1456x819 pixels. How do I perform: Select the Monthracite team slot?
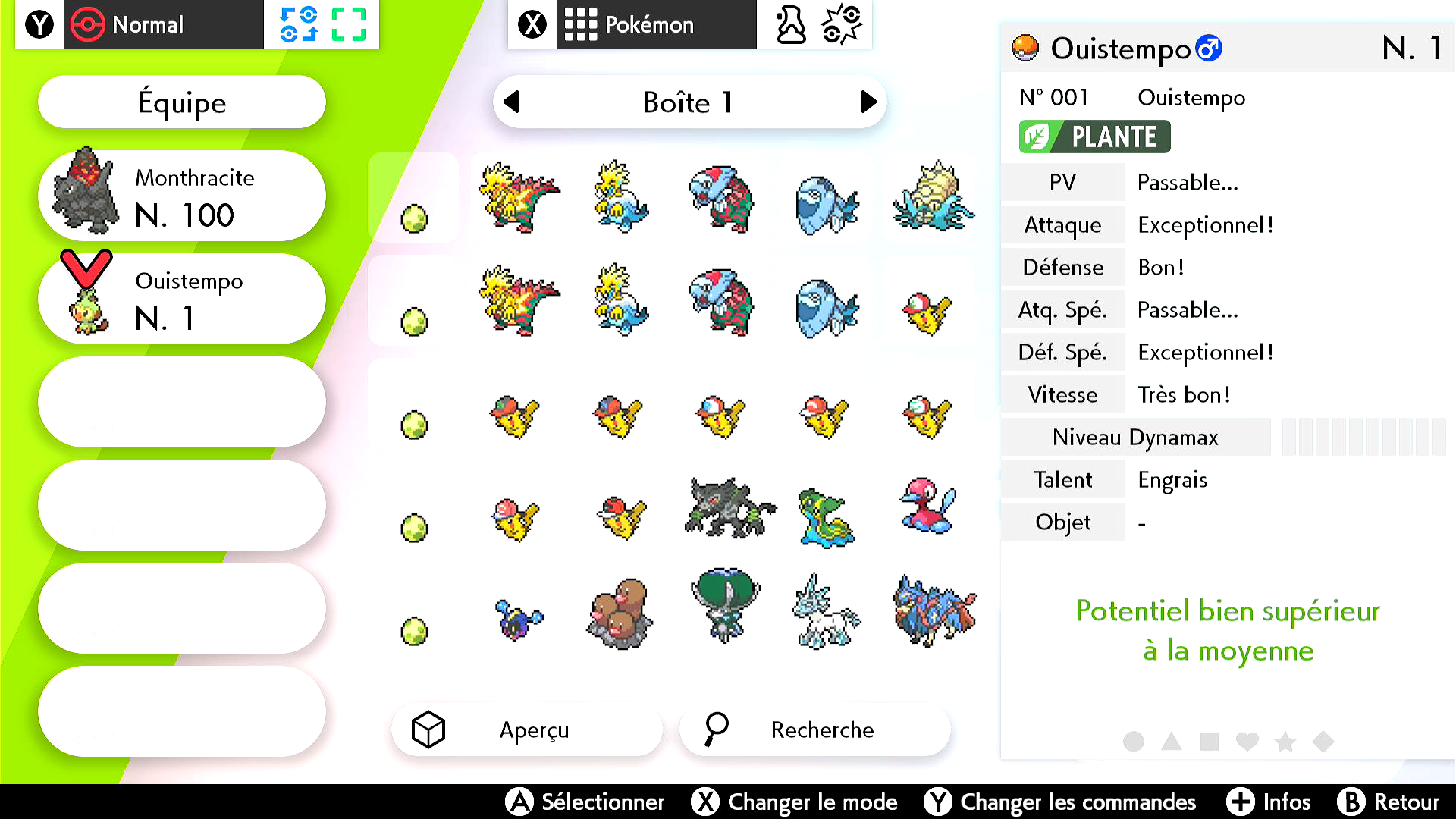(x=182, y=196)
